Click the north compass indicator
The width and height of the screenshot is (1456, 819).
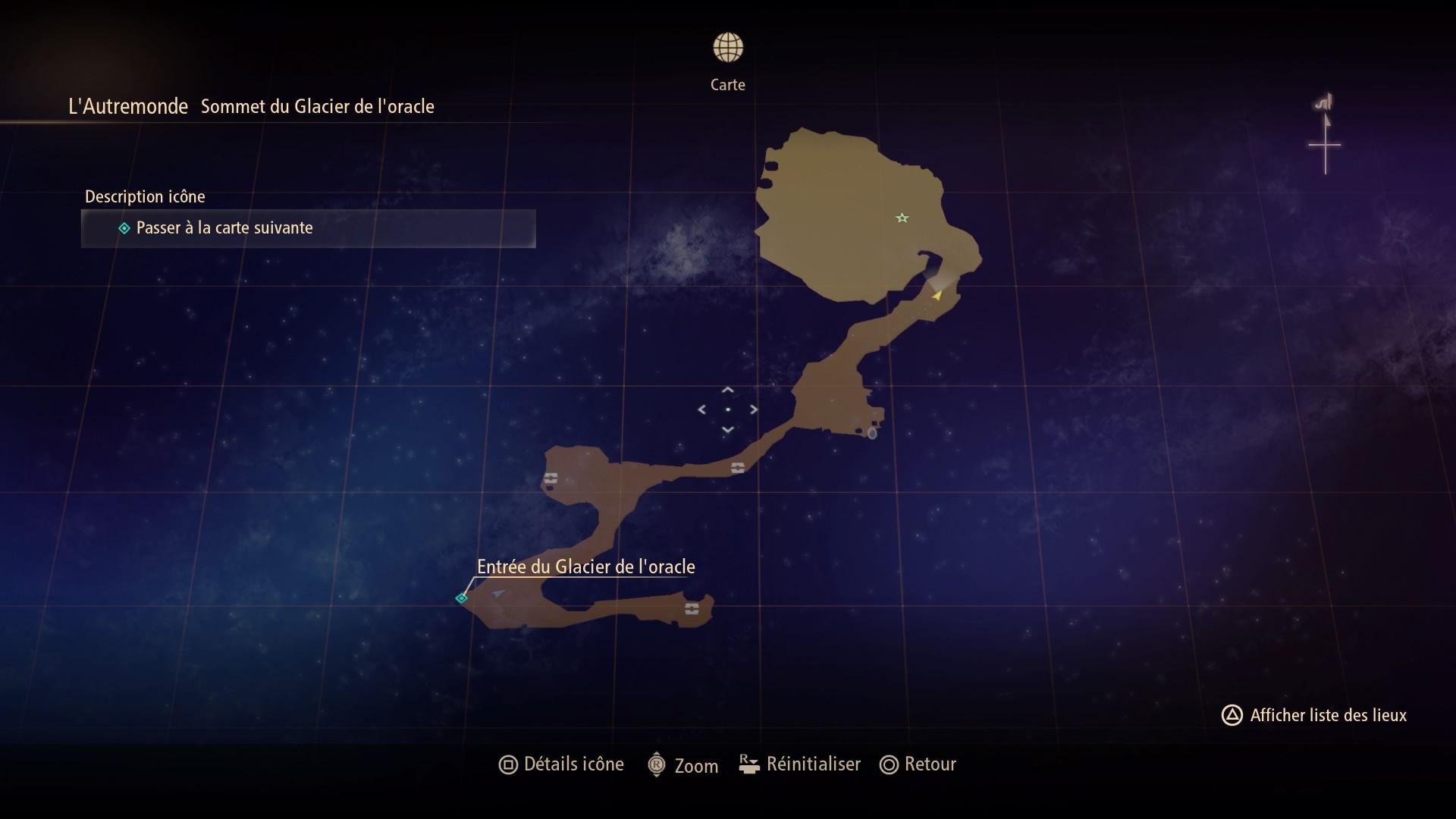(x=1325, y=136)
